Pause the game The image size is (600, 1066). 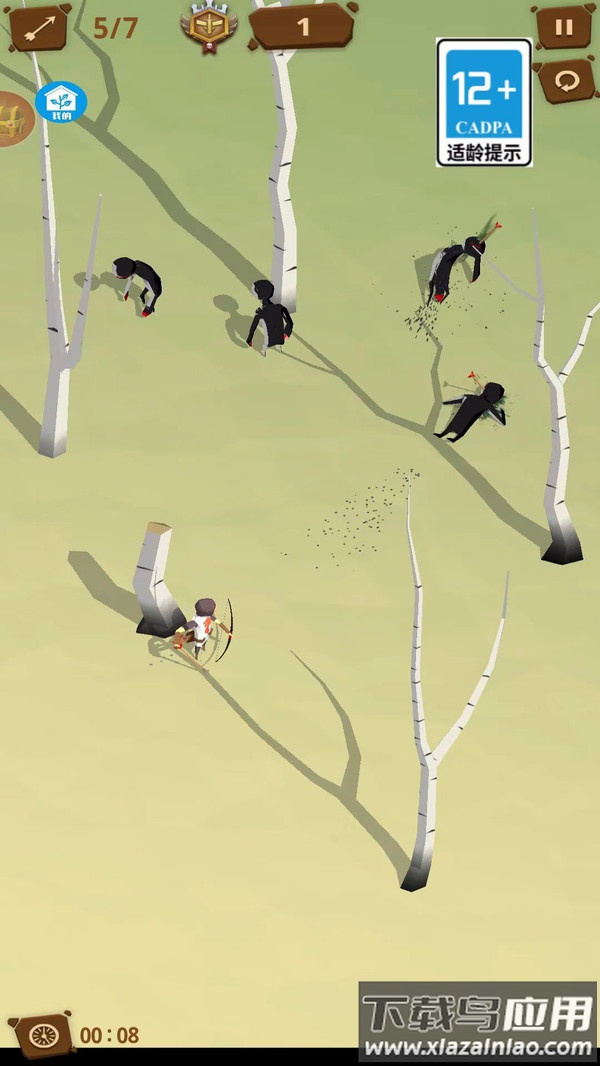[564, 28]
